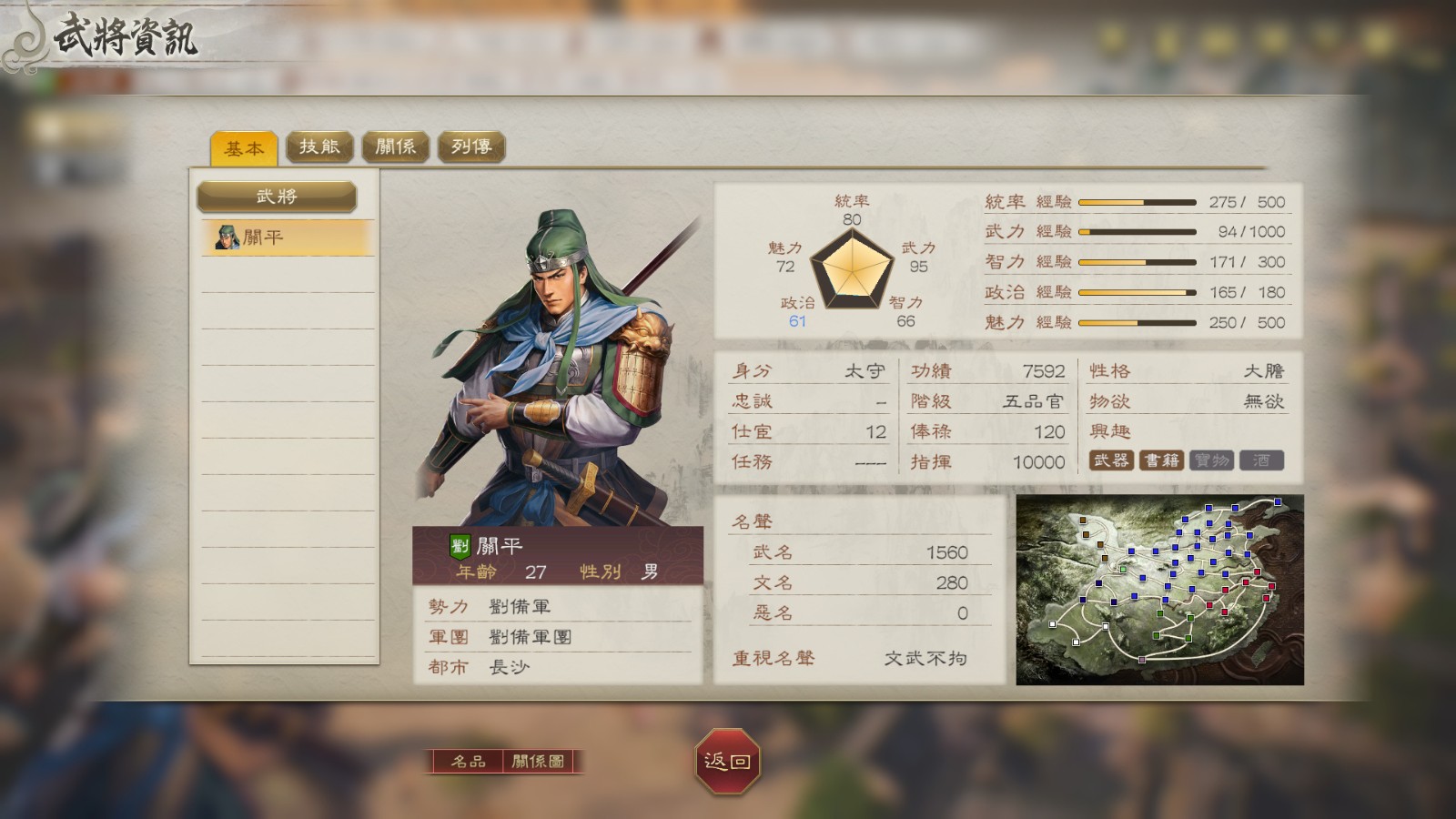
Task: Toggle the 書籍 interest badge off
Action: (1163, 461)
